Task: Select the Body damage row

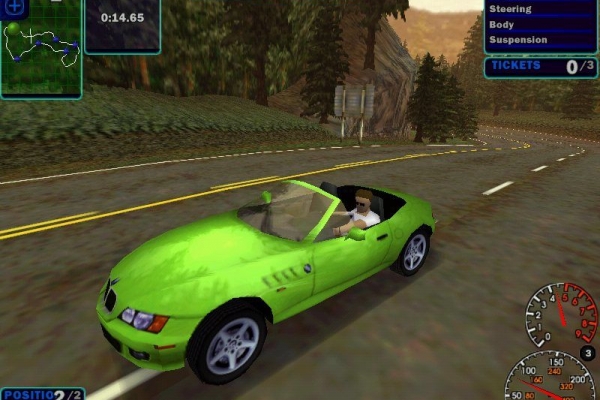Action: click(x=540, y=24)
